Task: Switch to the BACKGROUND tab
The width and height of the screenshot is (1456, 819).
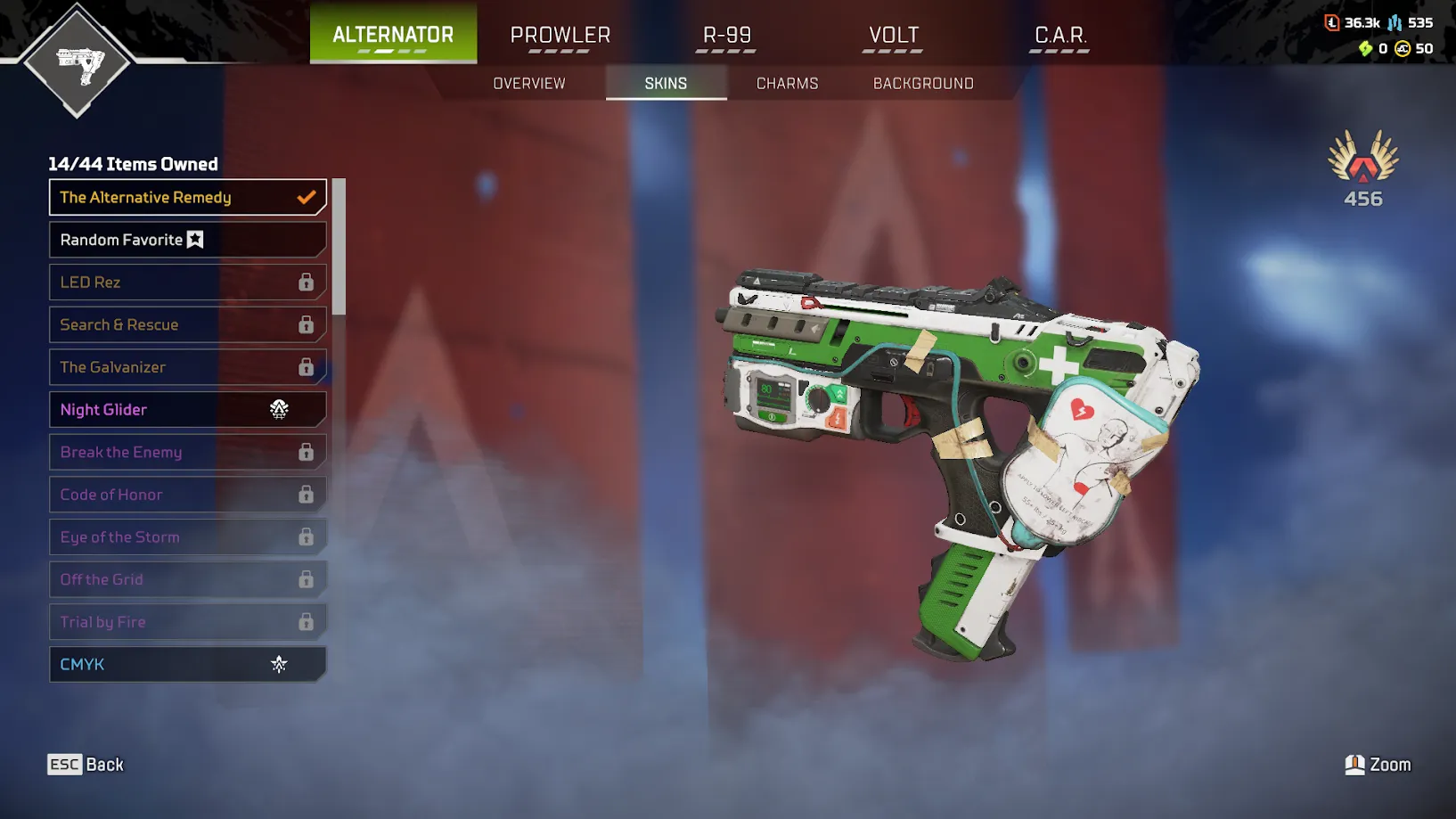Action: [922, 83]
